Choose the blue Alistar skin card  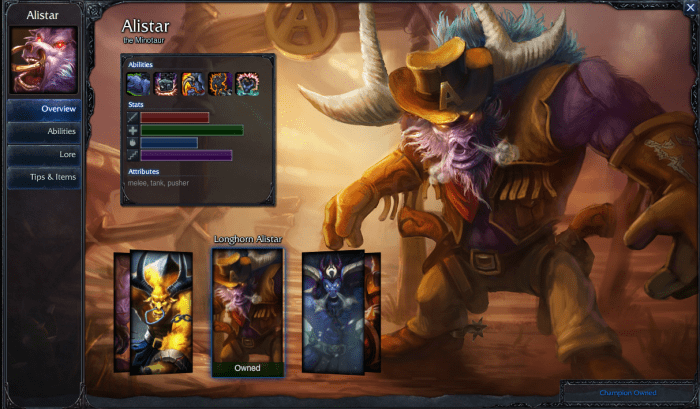tap(332, 312)
